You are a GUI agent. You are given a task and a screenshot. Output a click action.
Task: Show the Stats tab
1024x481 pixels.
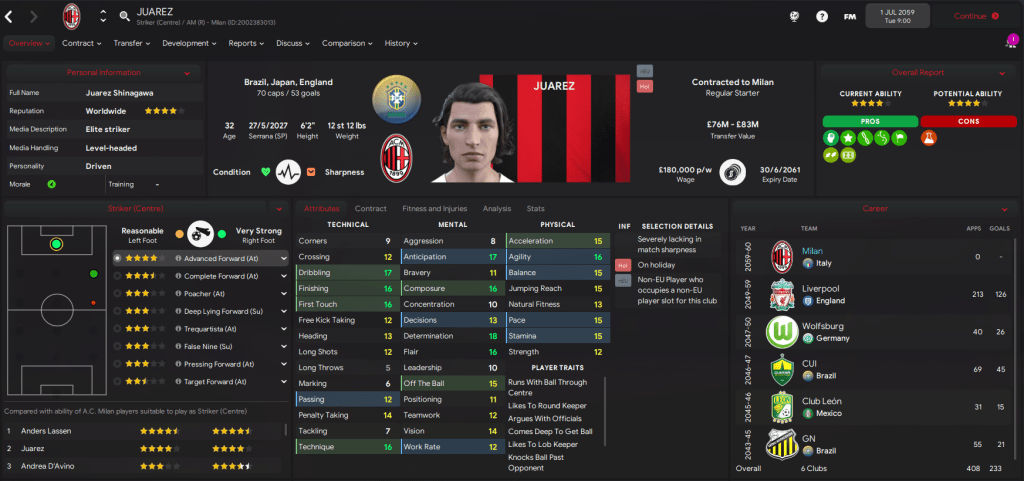point(535,208)
